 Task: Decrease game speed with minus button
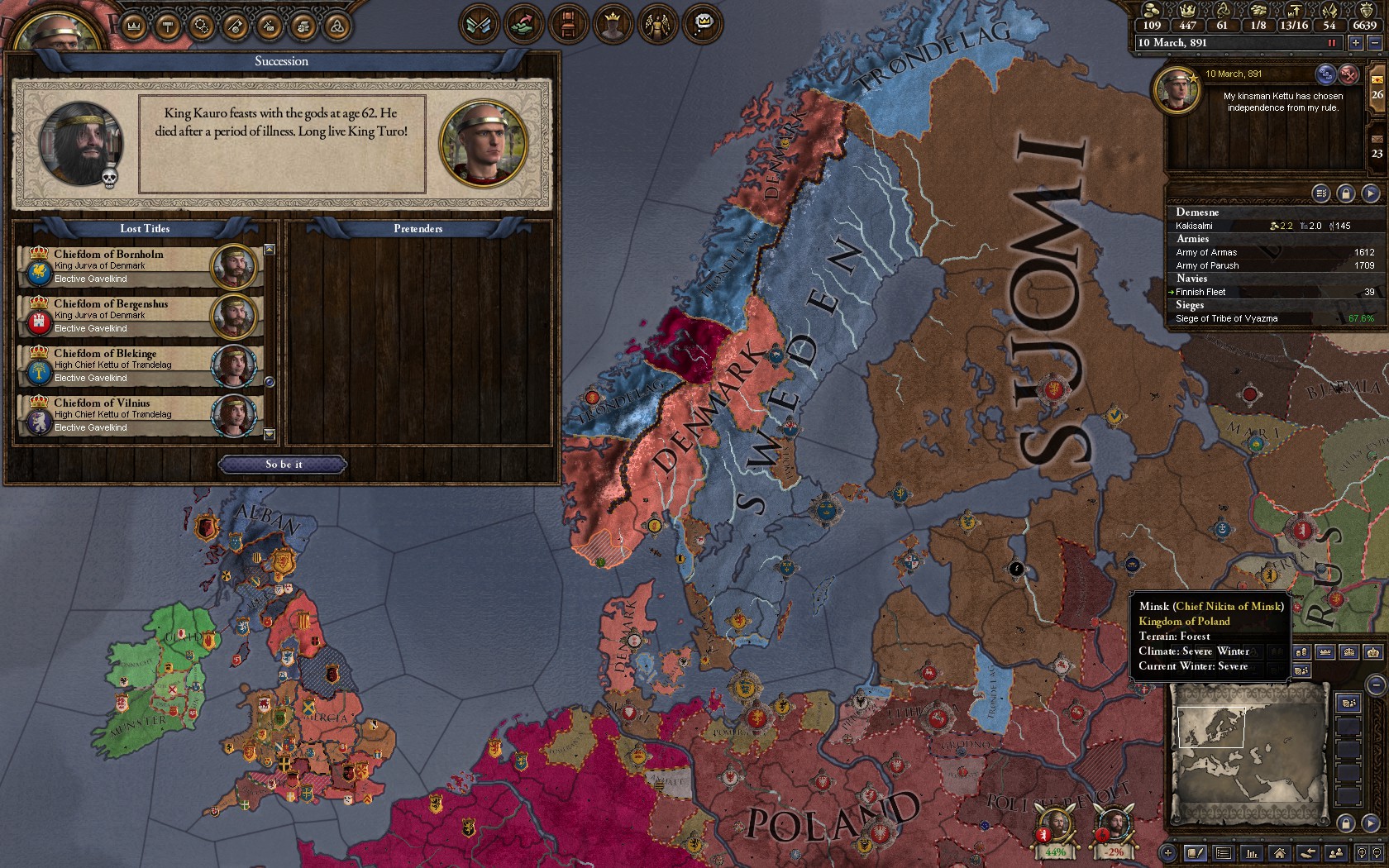[x=1373, y=43]
